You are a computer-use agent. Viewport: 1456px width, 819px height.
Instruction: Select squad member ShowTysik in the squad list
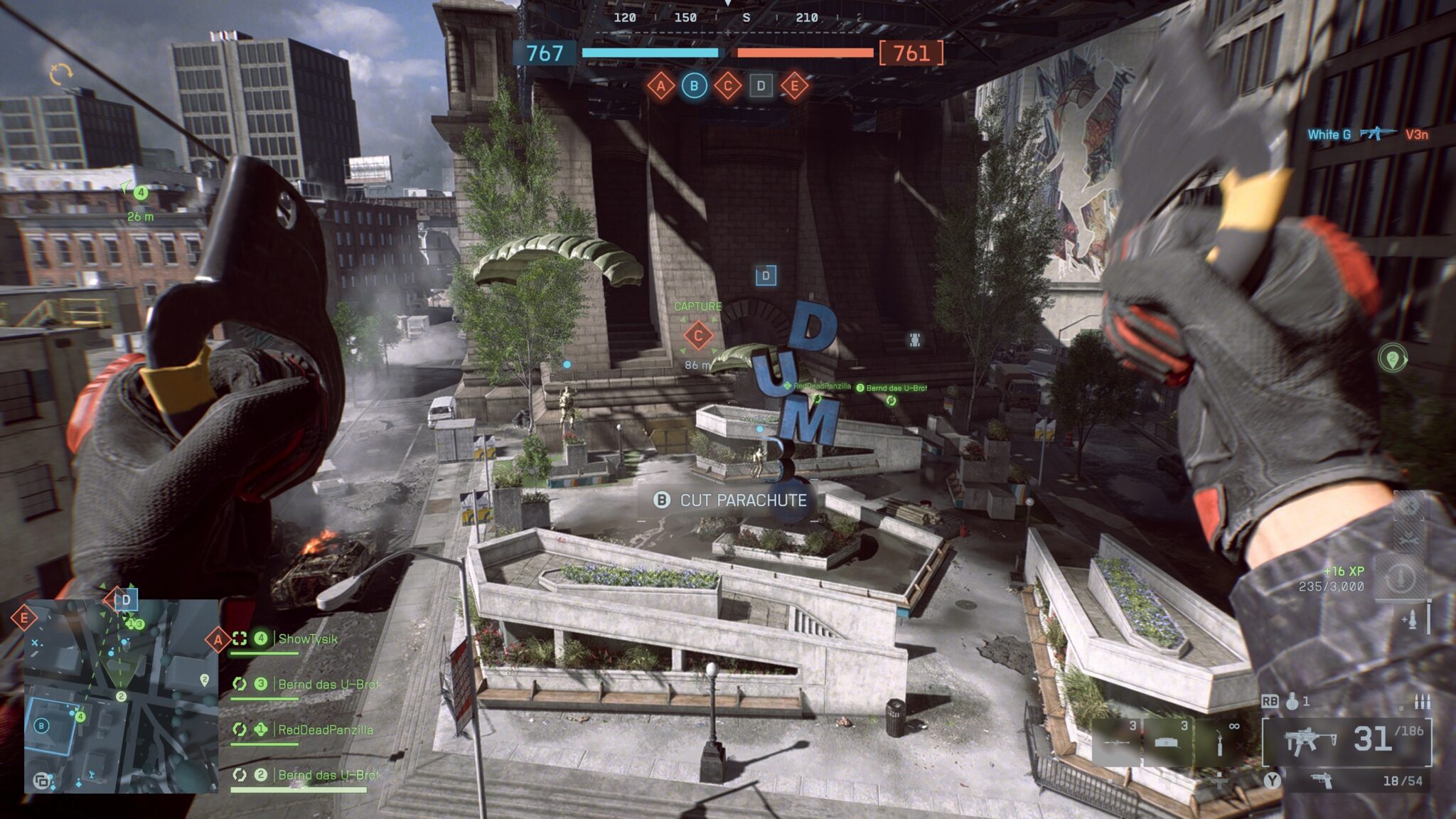coord(307,639)
